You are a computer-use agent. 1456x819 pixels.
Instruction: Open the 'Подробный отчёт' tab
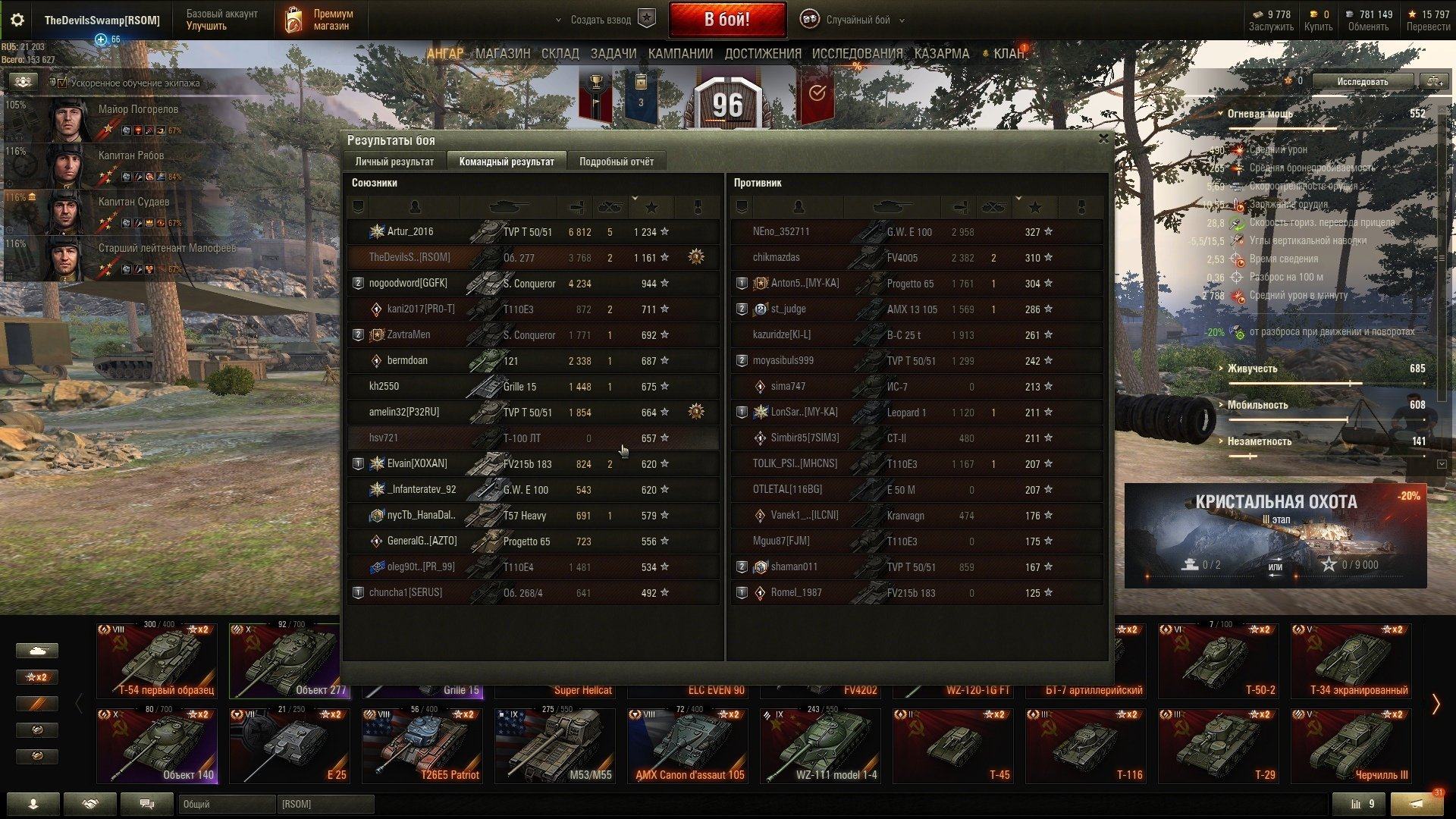click(x=616, y=162)
